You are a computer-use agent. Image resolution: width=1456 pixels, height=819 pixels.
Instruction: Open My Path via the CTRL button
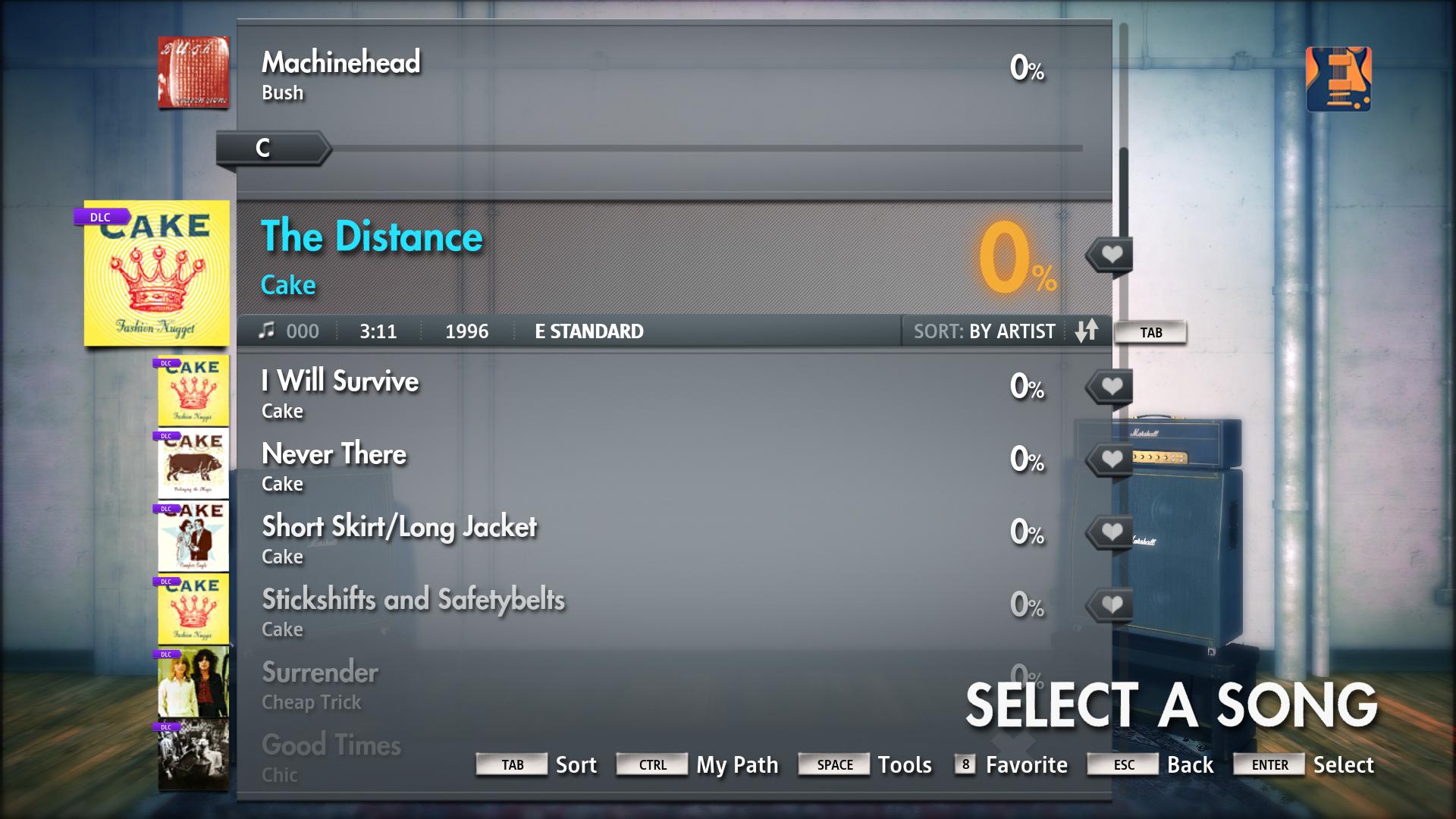click(x=651, y=764)
